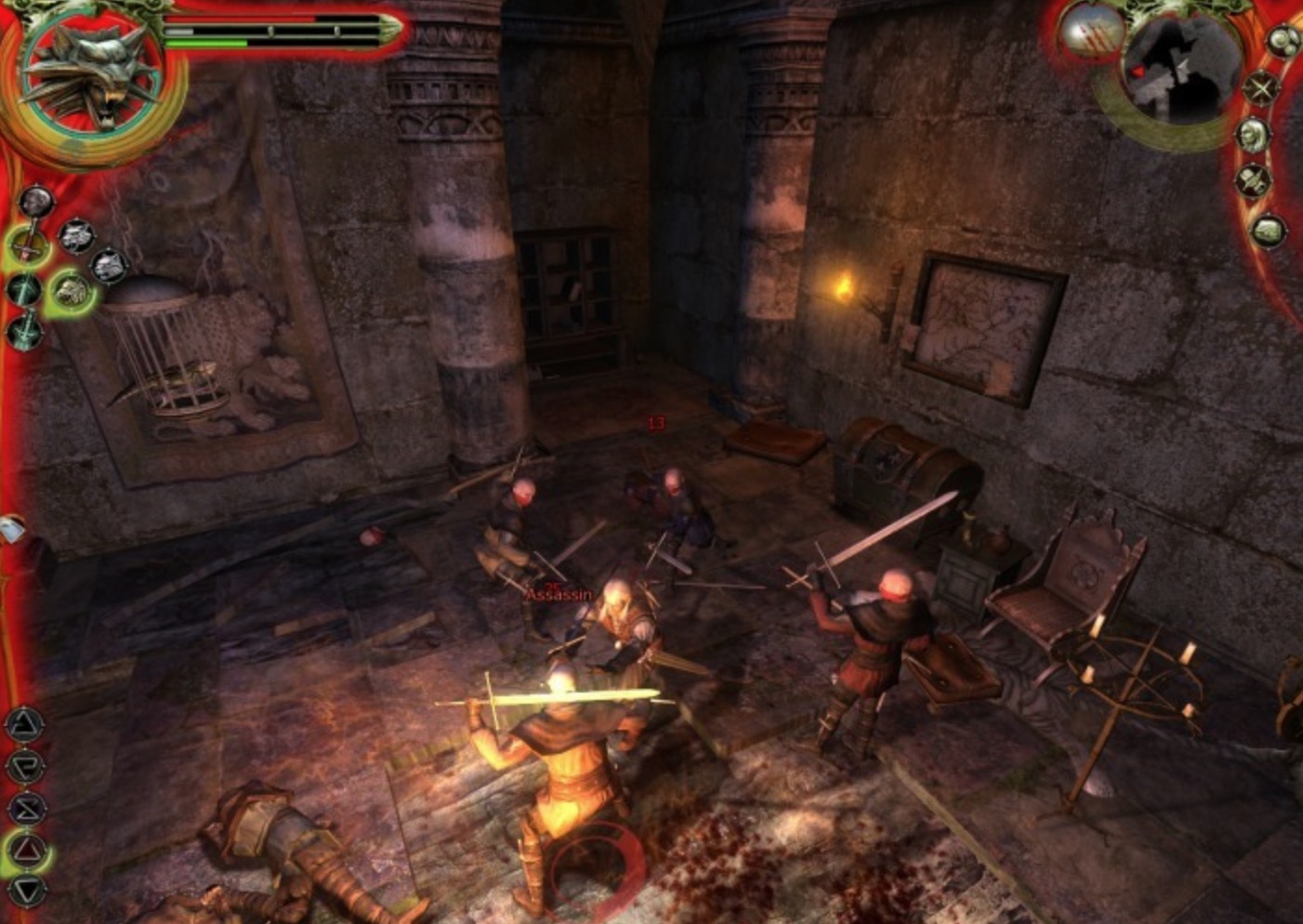
Task: Cast the Aard sign, triangle with crossbar
Action: click(x=26, y=724)
